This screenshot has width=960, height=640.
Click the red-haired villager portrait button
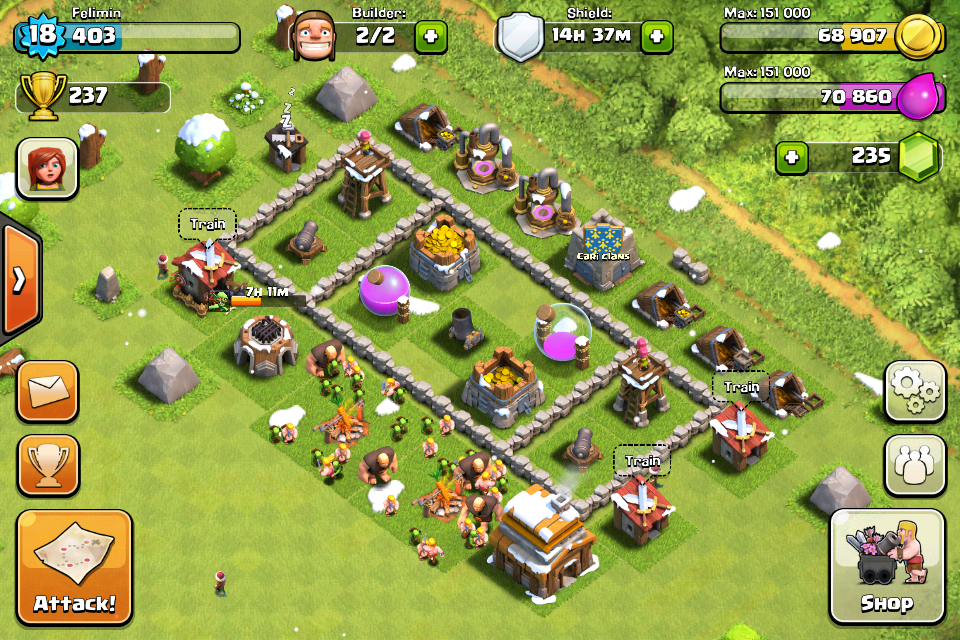tap(47, 168)
